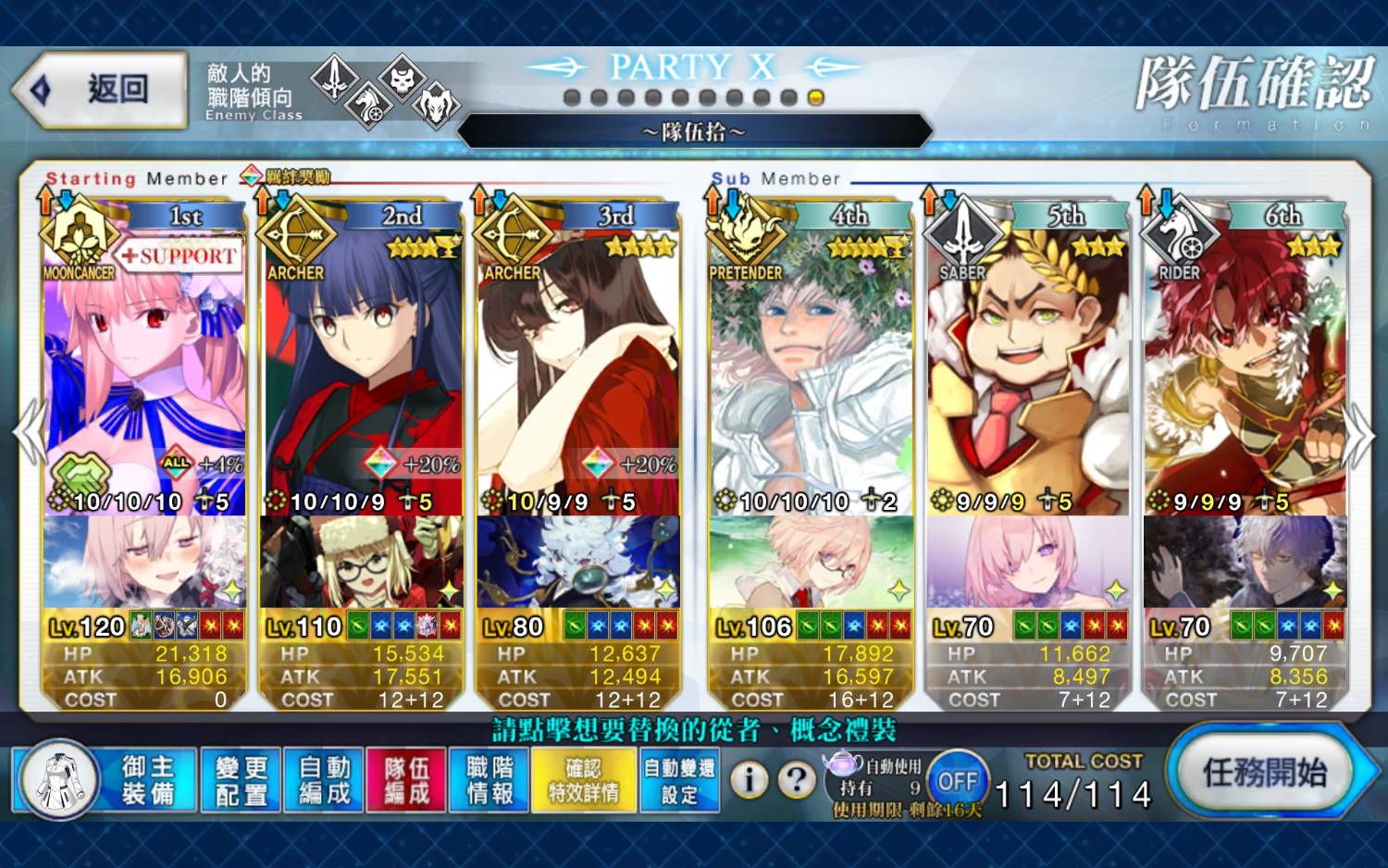Open 變更配置 arrangement change
Viewport: 1388px width, 868px height.
(241, 780)
